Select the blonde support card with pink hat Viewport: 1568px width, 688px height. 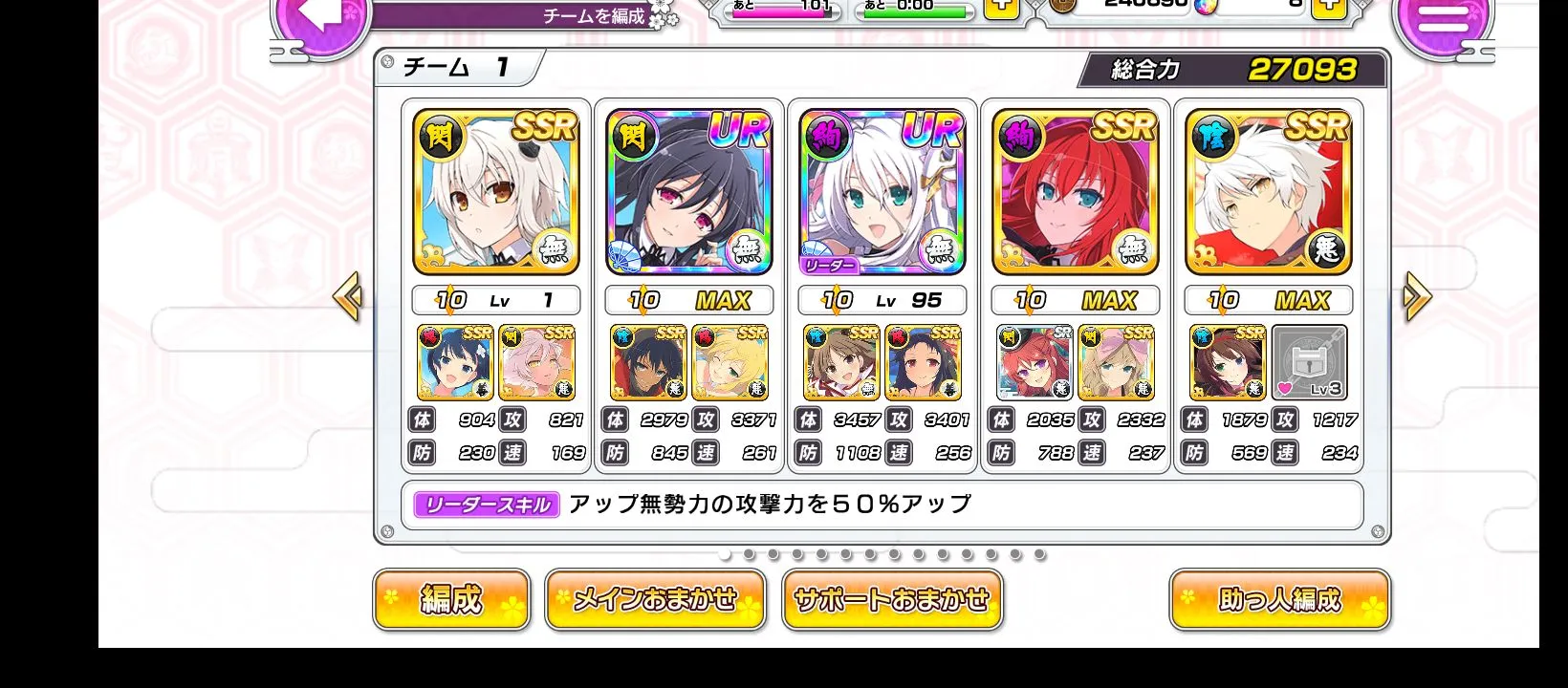pyautogui.click(x=1116, y=363)
